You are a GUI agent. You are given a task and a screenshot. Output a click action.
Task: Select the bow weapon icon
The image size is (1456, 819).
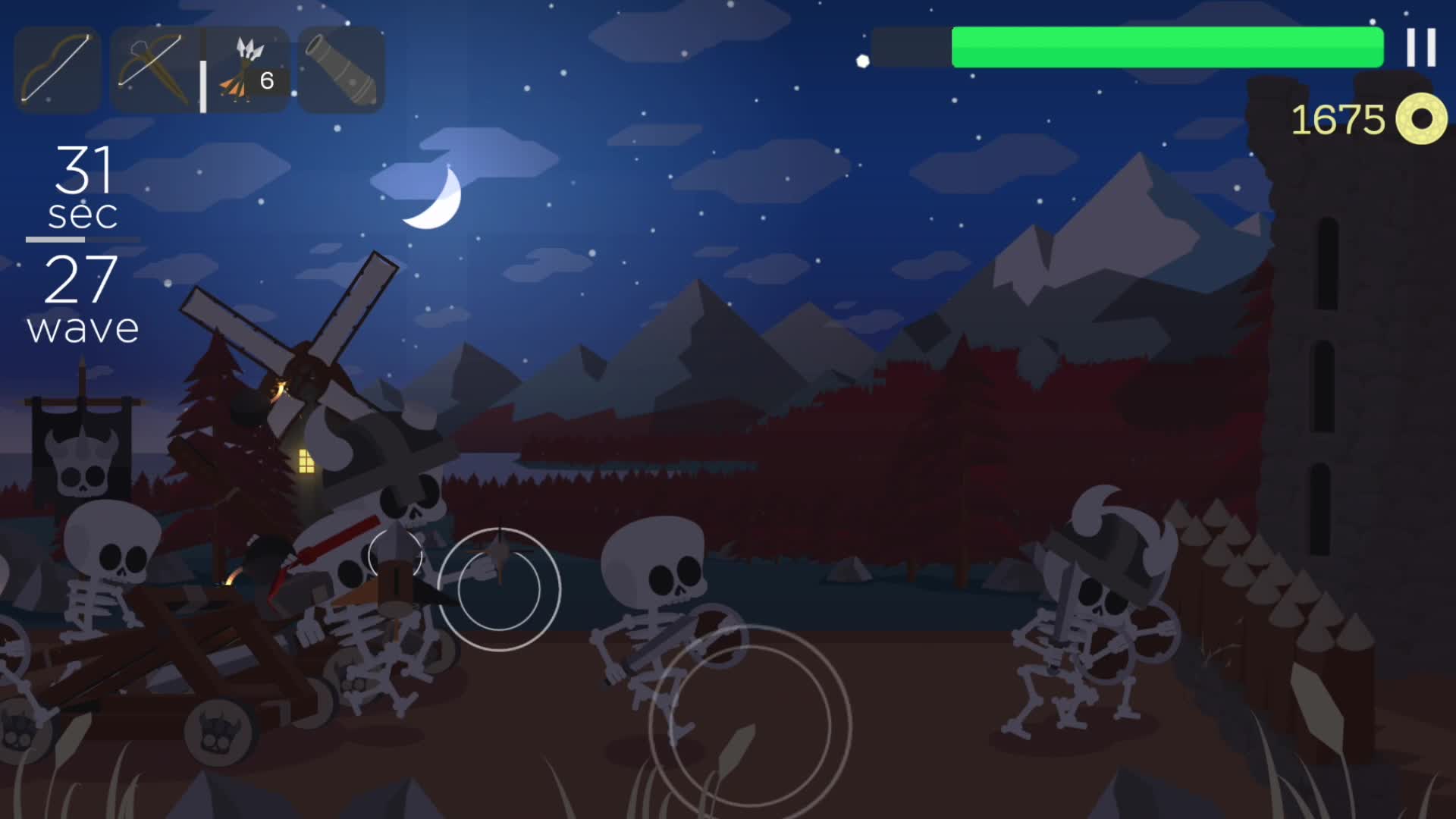(57, 68)
